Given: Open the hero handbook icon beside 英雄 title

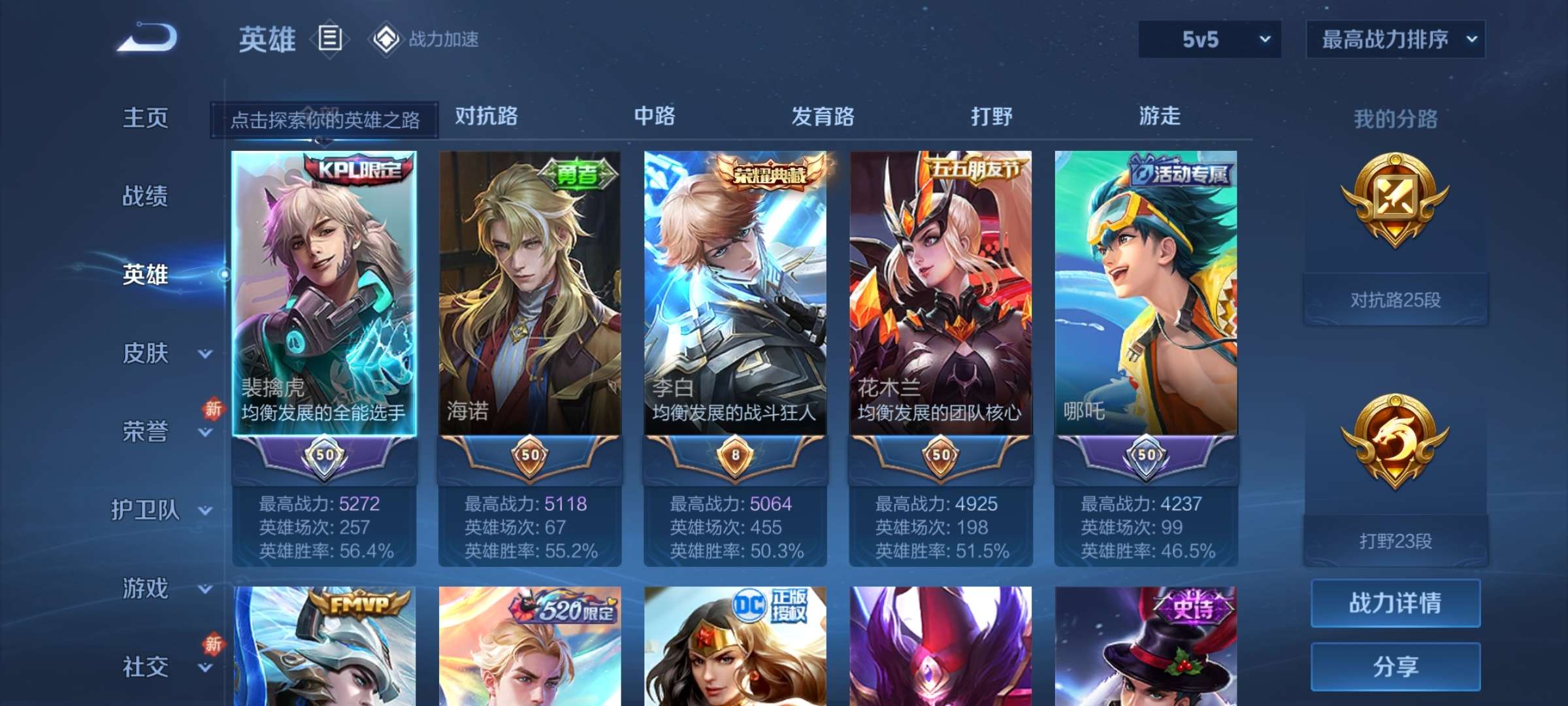Looking at the screenshot, I should (x=330, y=39).
